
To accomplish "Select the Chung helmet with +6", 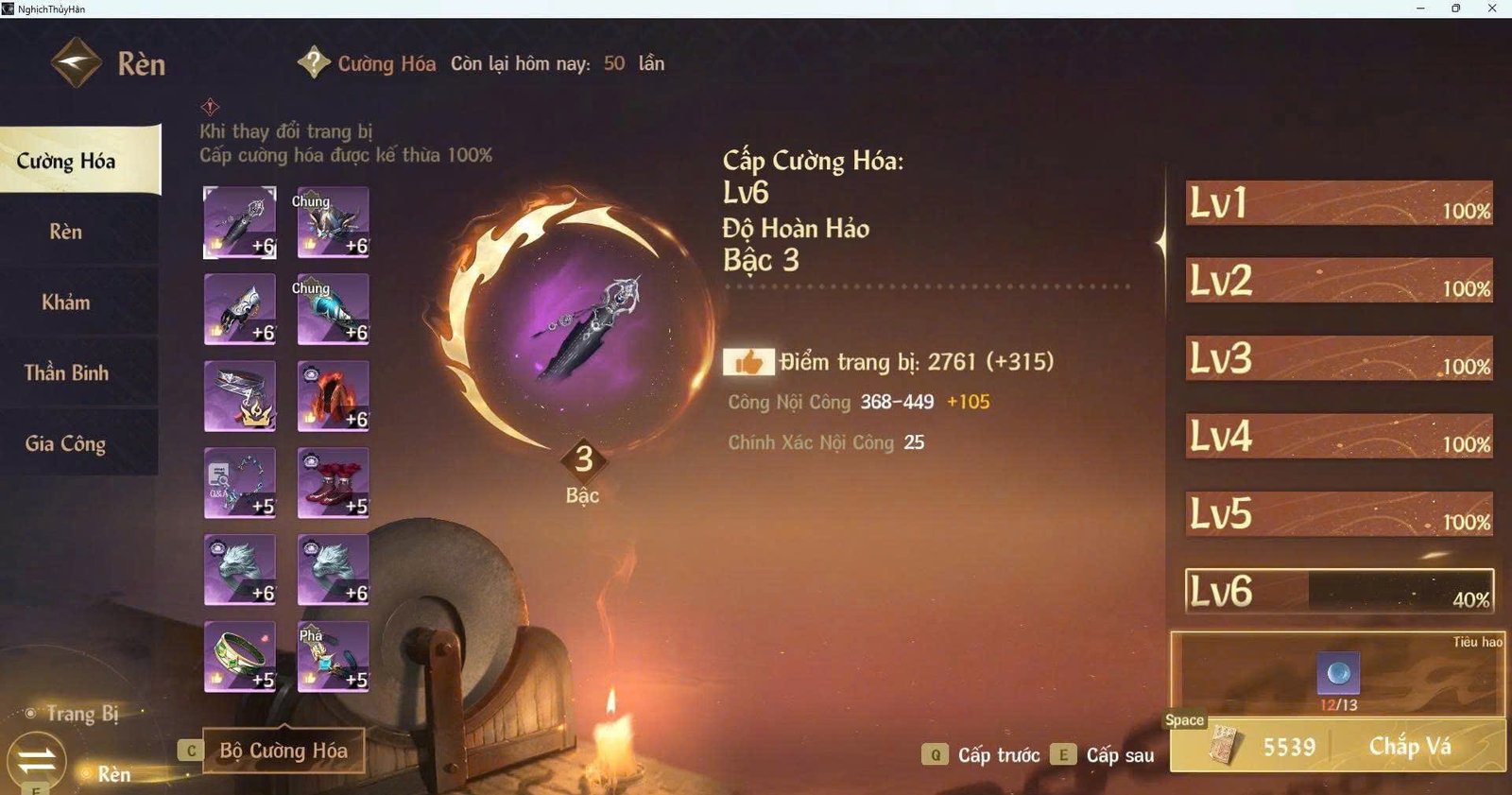I will [333, 222].
